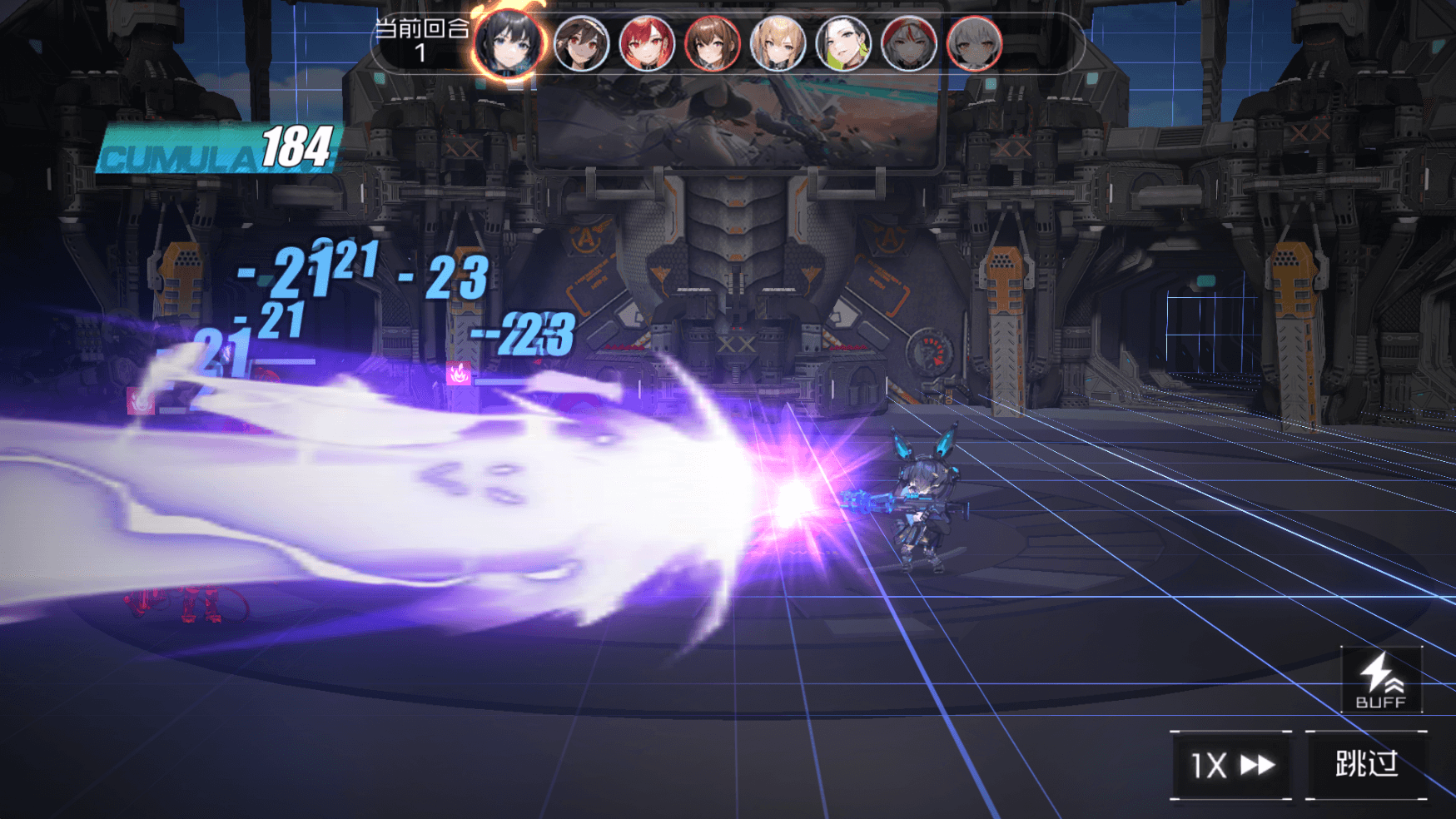Screen dimensions: 1456x819
Task: Select the portrait with green-streaked black hair
Action: pyautogui.click(x=843, y=43)
